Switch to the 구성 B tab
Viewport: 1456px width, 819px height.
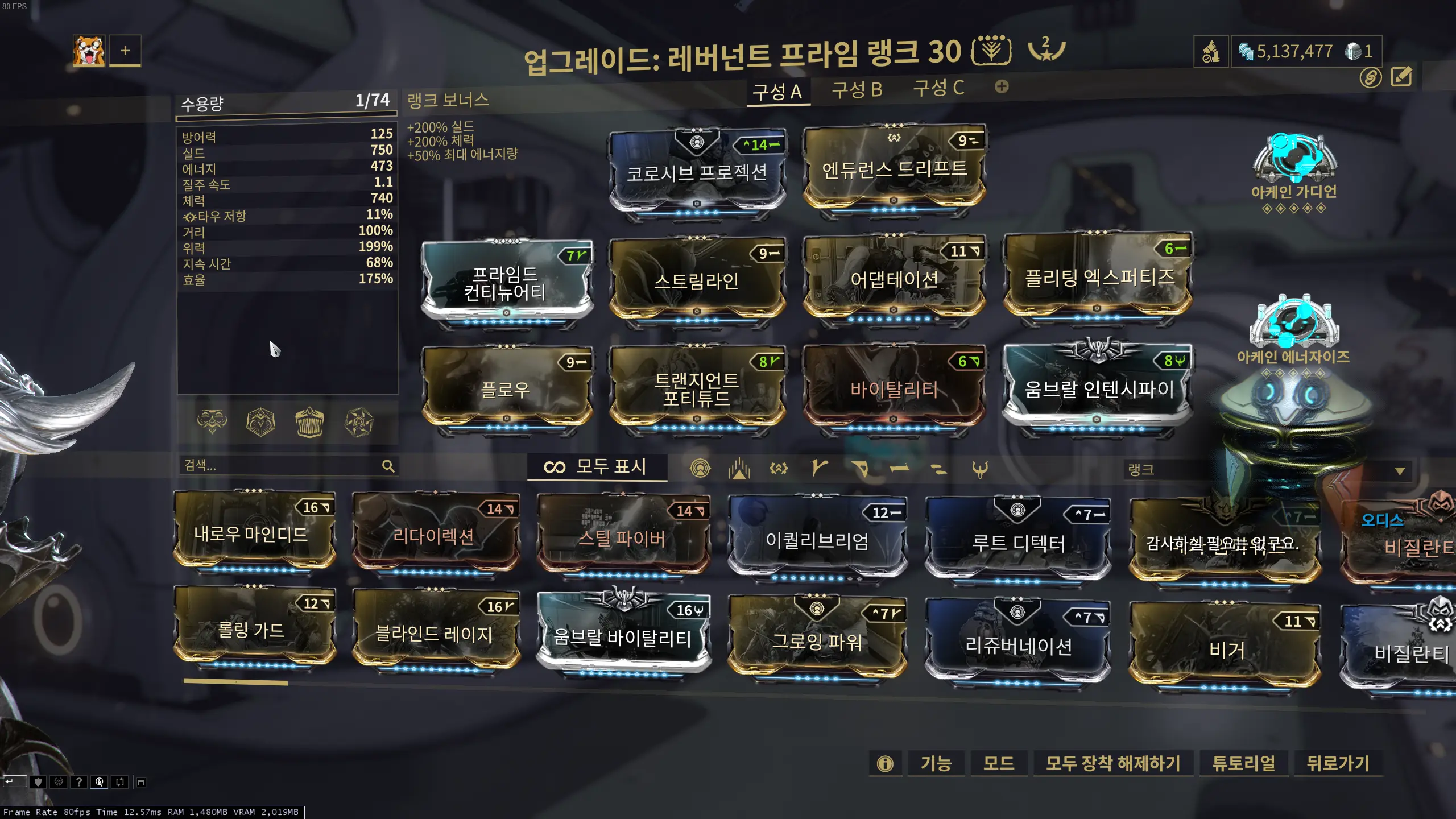pyautogui.click(x=858, y=89)
